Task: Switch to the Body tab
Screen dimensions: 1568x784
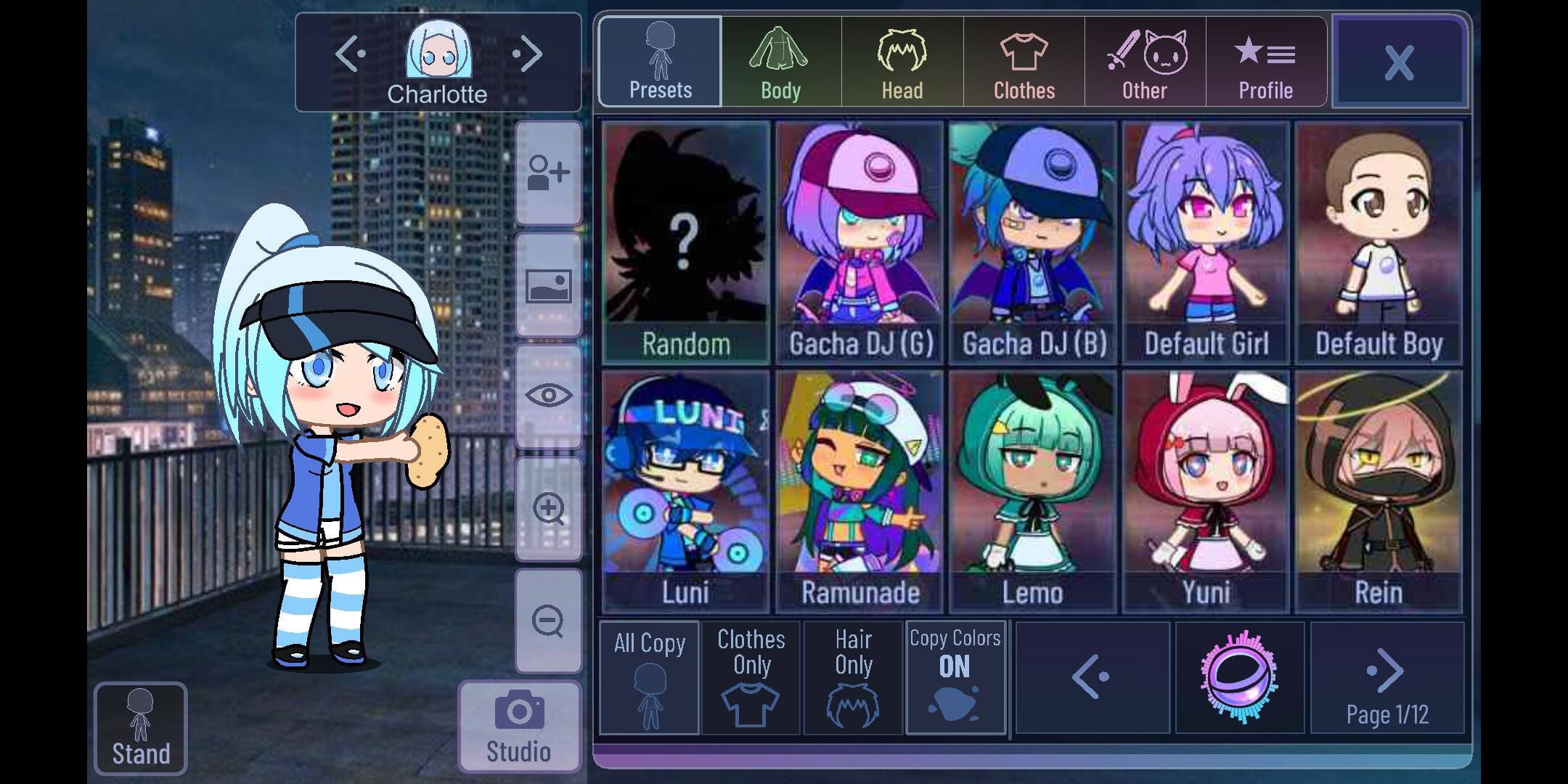Action: pos(780,62)
